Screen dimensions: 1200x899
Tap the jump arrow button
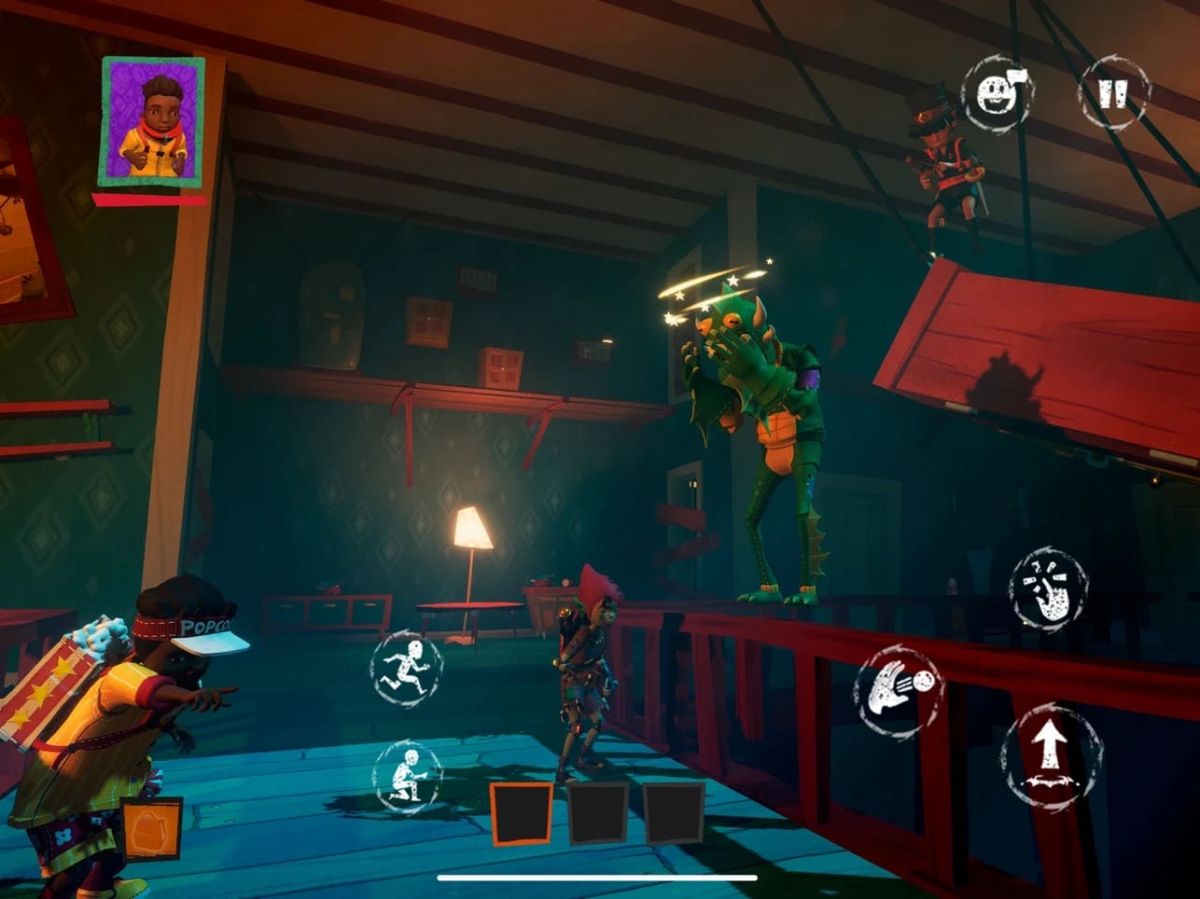(1050, 756)
